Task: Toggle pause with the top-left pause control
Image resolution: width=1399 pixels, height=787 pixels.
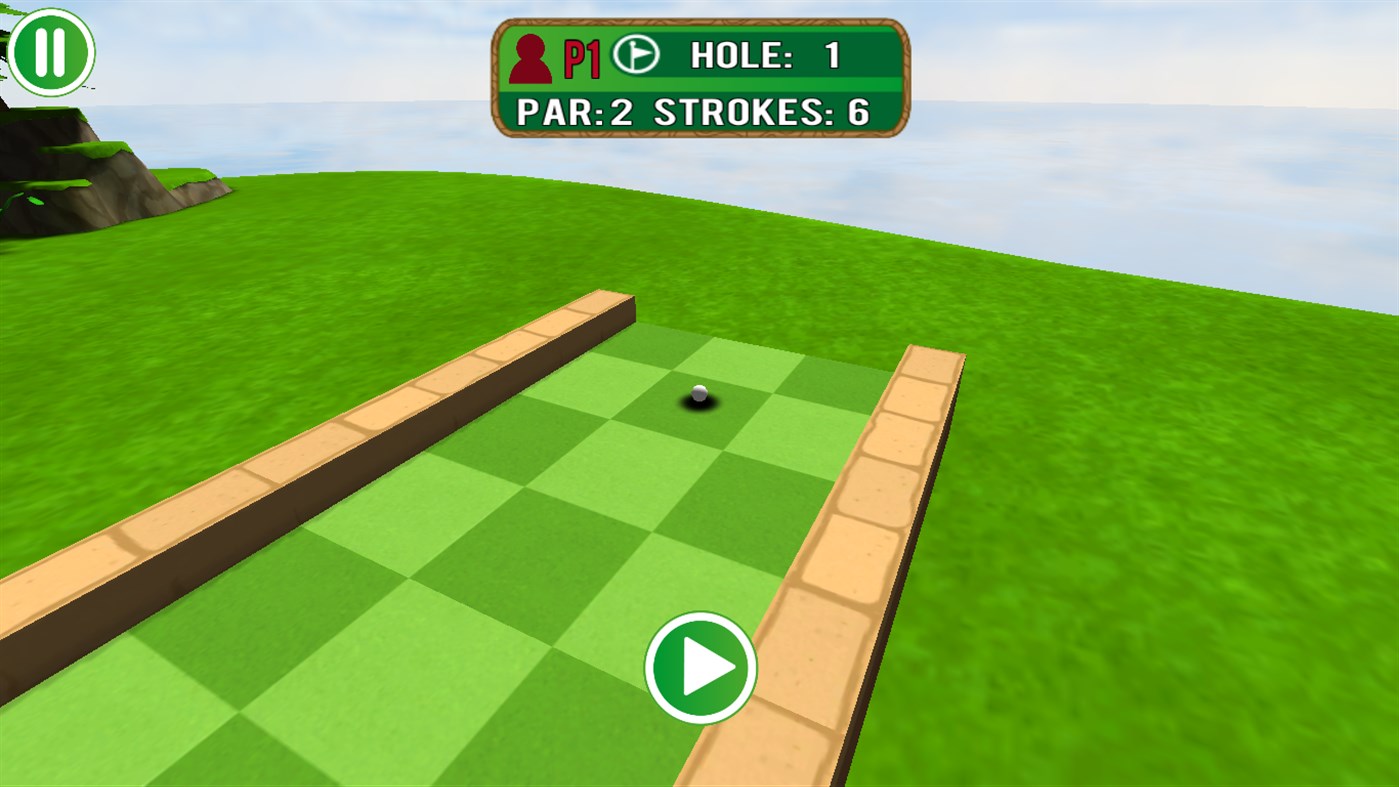Action: tap(52, 51)
